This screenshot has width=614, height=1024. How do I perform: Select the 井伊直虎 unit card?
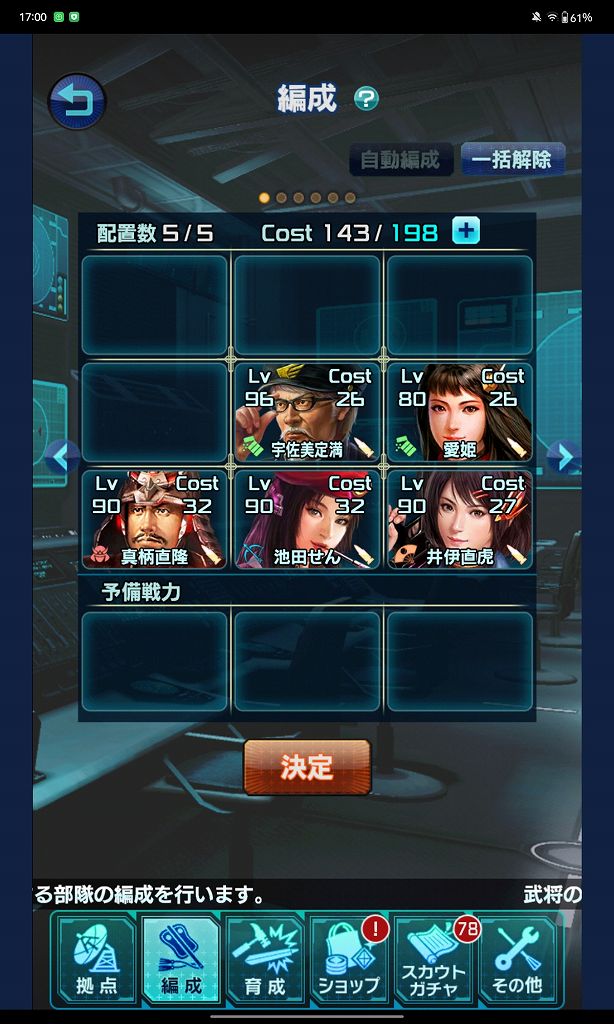coord(460,519)
